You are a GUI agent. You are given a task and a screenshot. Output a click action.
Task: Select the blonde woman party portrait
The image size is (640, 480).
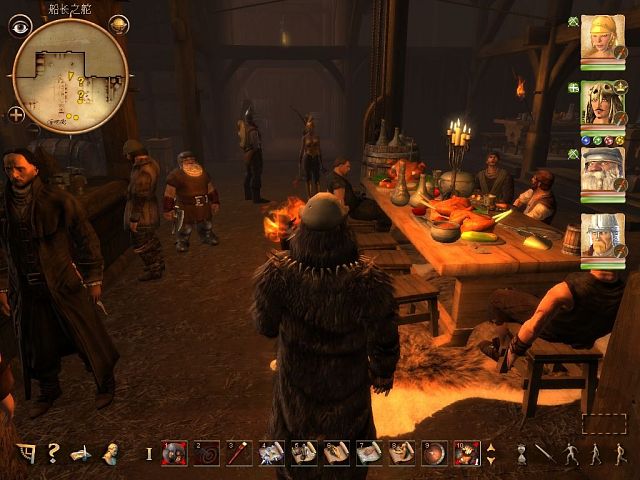[603, 37]
